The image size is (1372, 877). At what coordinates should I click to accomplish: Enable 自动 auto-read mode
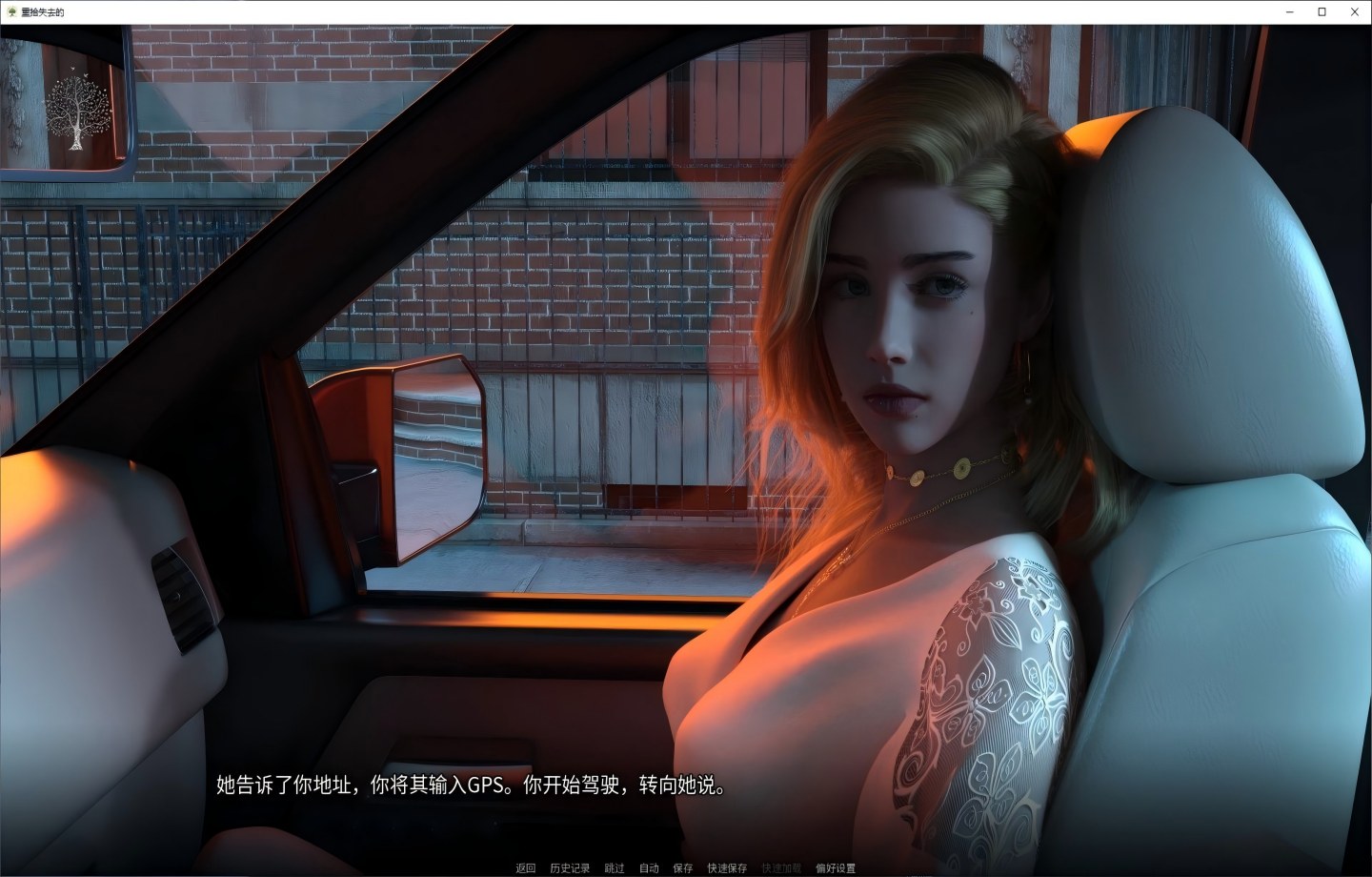coord(648,868)
